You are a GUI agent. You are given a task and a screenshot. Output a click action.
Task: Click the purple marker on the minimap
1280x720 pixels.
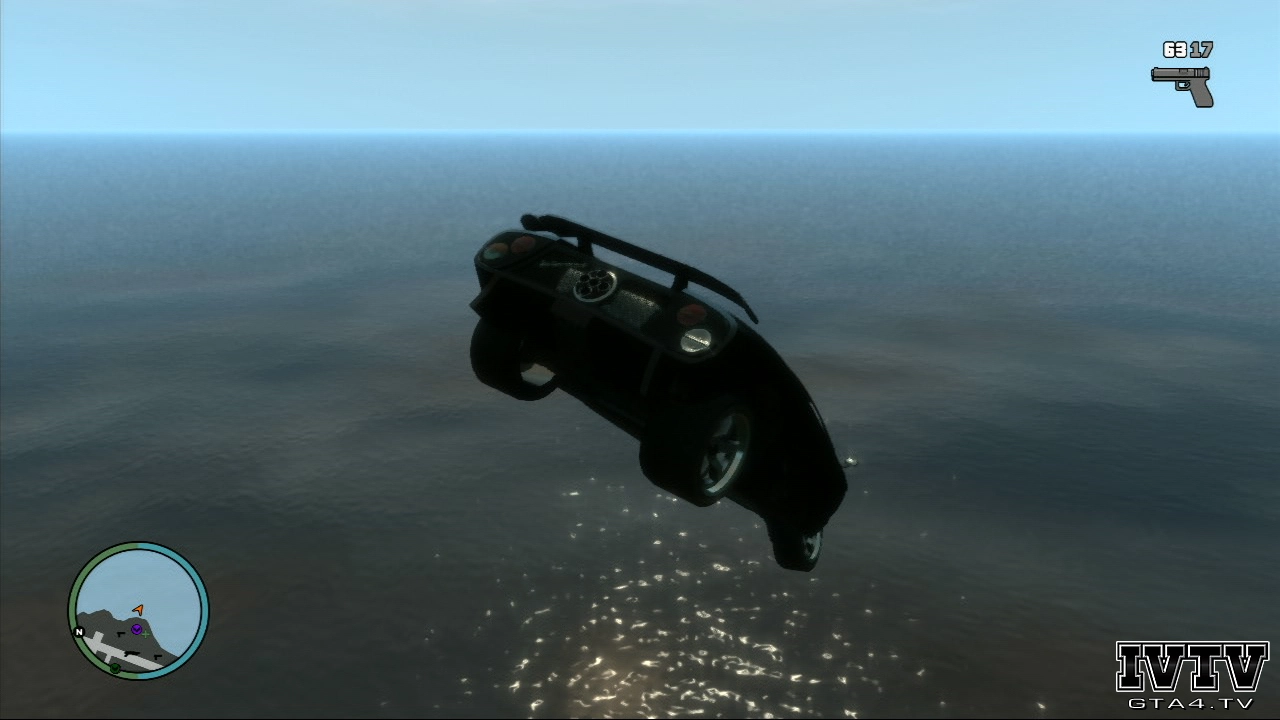[136, 629]
